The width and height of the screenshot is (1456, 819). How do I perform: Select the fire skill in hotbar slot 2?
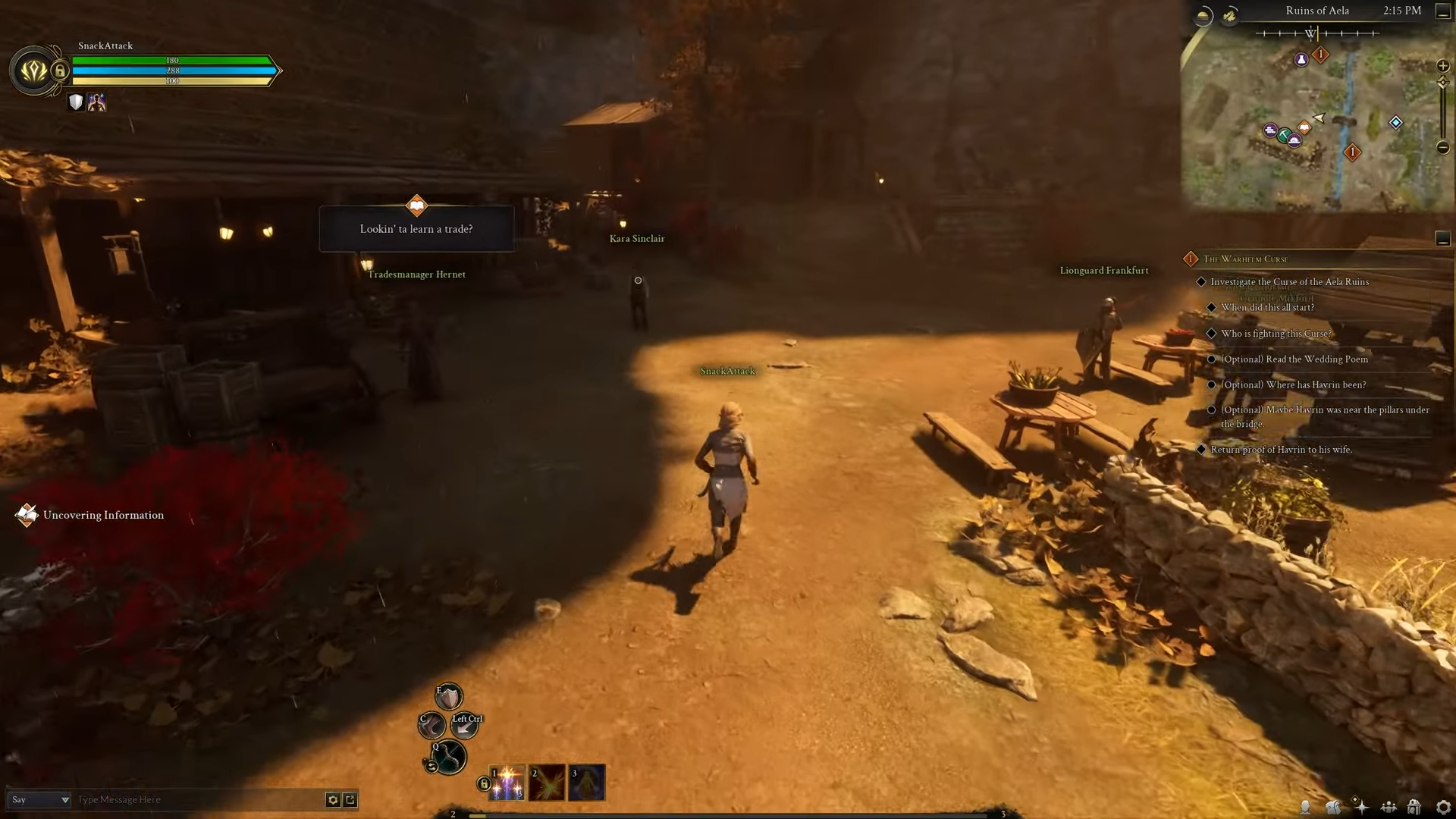(548, 782)
